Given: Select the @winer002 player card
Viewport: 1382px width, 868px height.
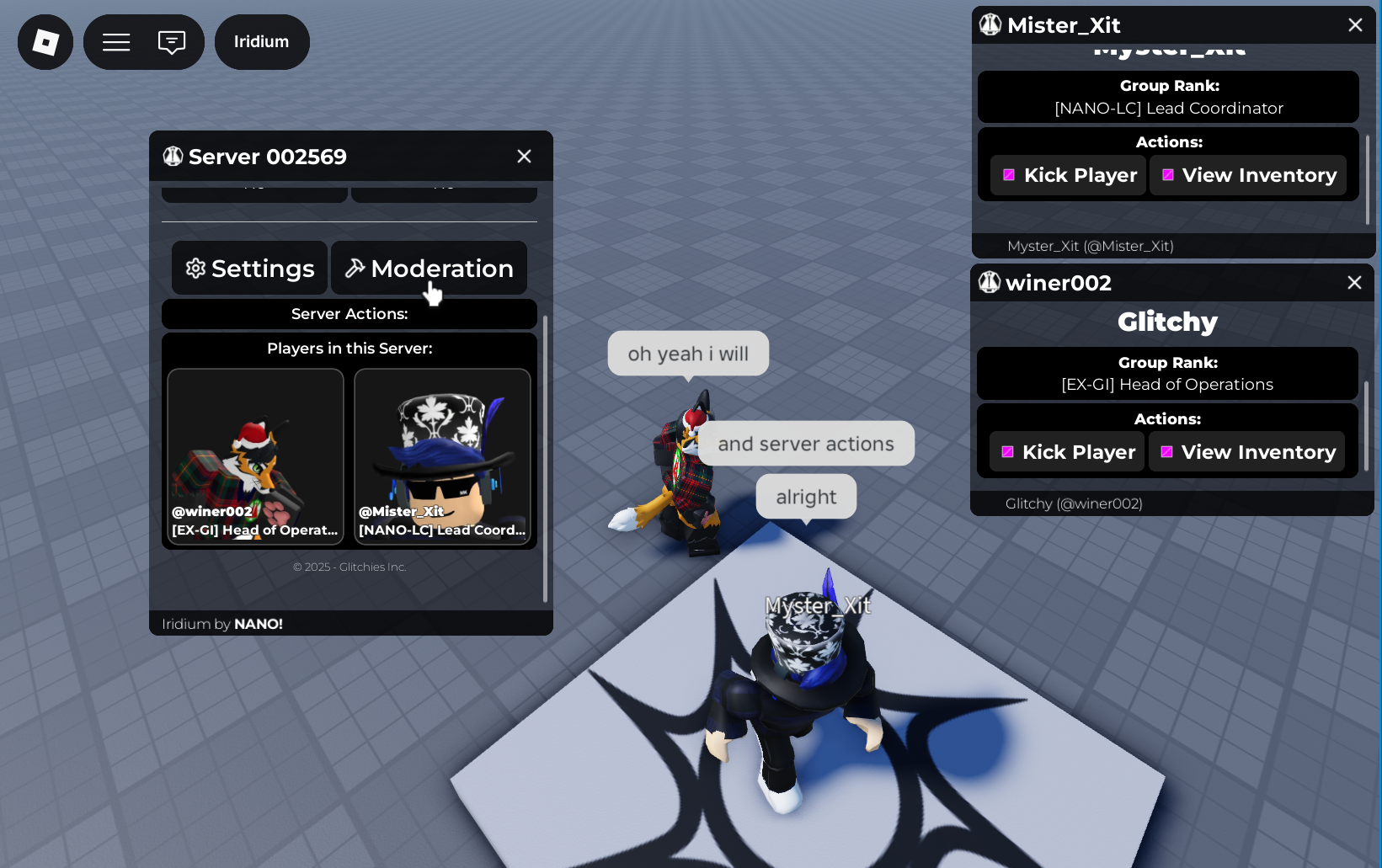Looking at the screenshot, I should (255, 457).
